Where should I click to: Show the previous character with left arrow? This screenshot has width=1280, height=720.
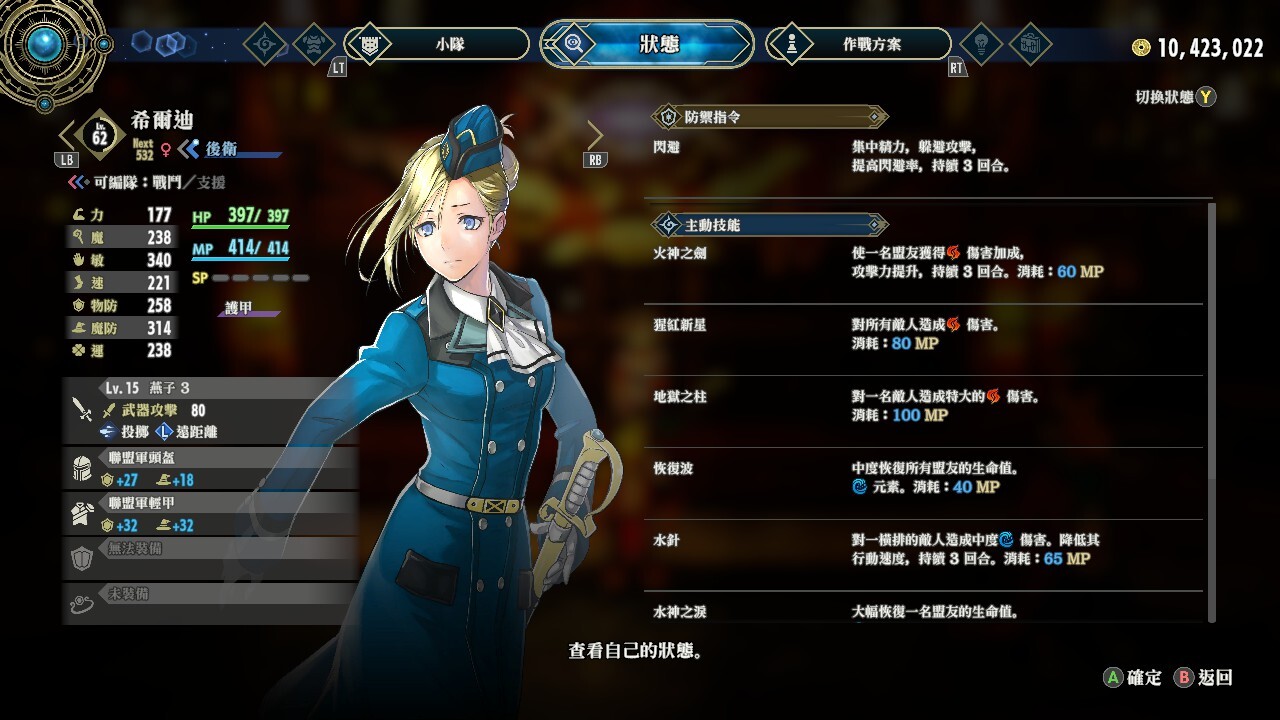[x=68, y=135]
